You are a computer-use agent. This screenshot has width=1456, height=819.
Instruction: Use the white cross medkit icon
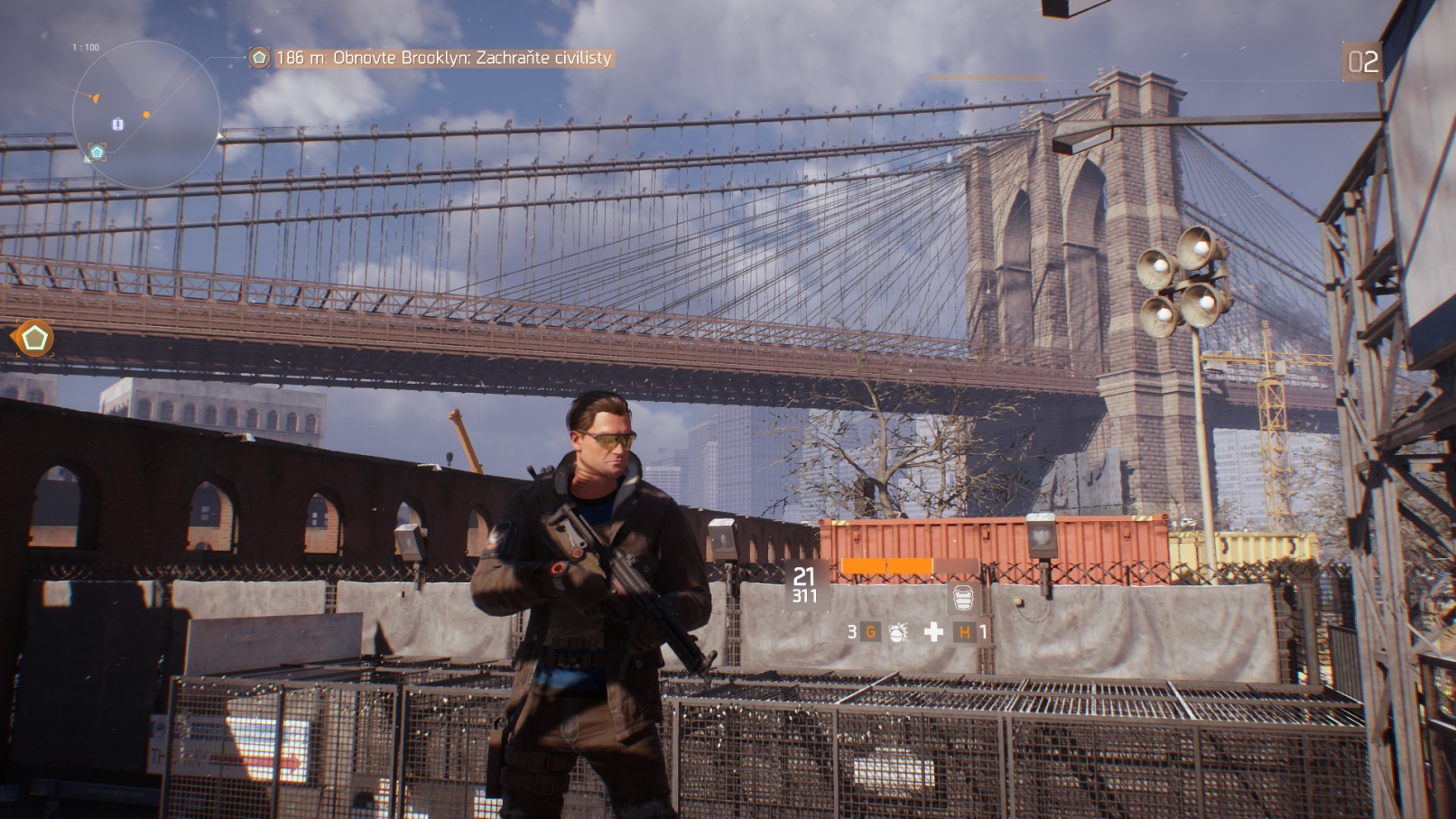pyautogui.click(x=933, y=632)
